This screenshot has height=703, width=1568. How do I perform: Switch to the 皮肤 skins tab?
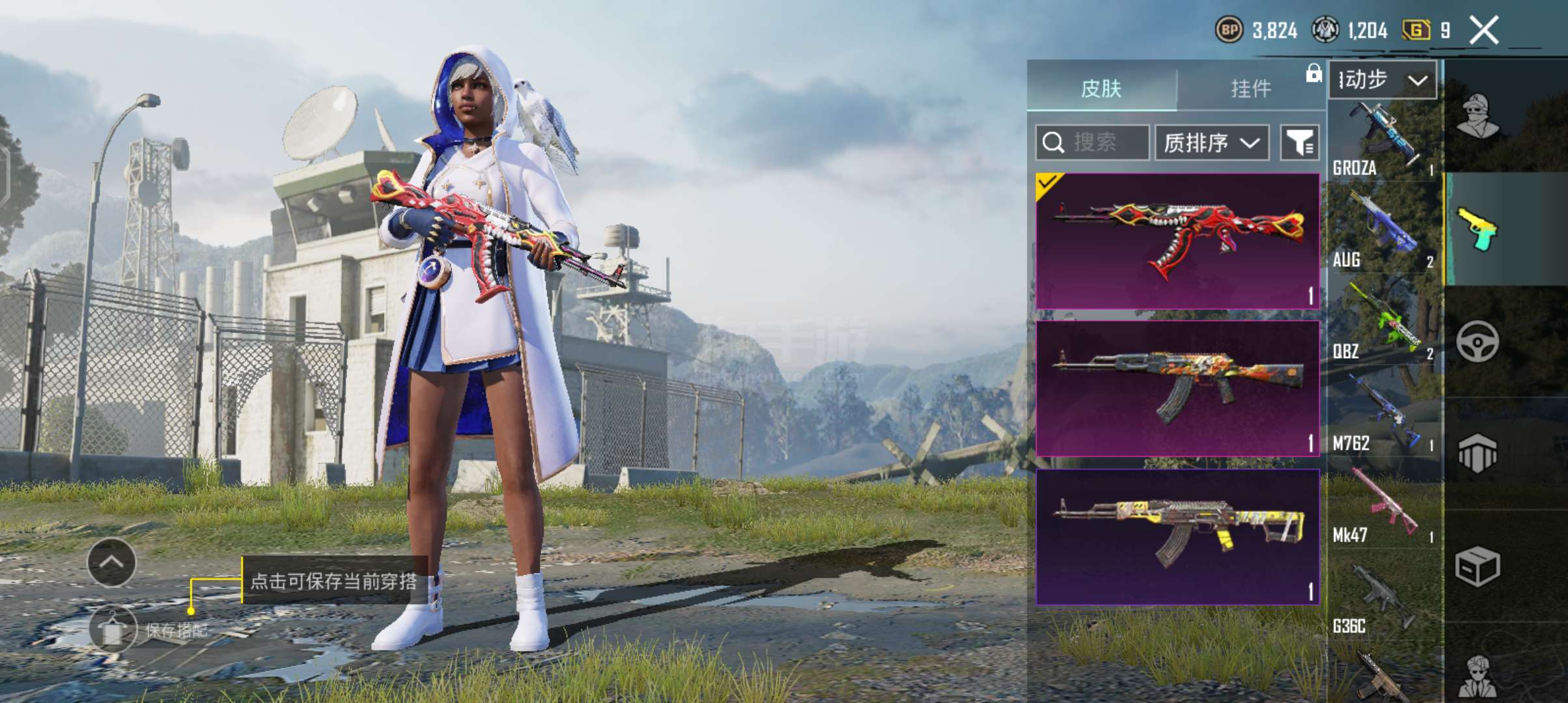[x=1101, y=88]
